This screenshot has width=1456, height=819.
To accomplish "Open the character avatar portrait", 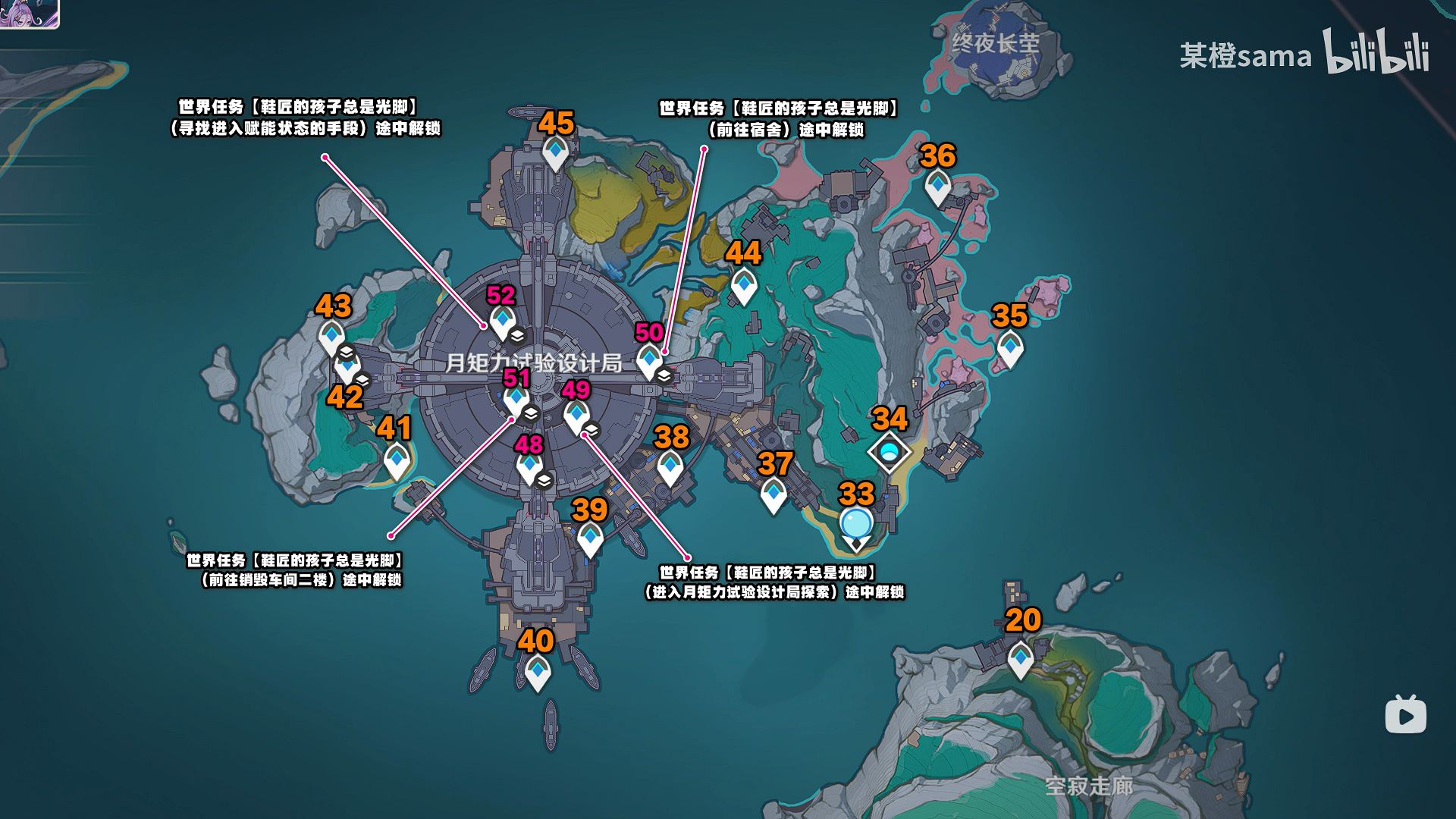I will (29, 13).
